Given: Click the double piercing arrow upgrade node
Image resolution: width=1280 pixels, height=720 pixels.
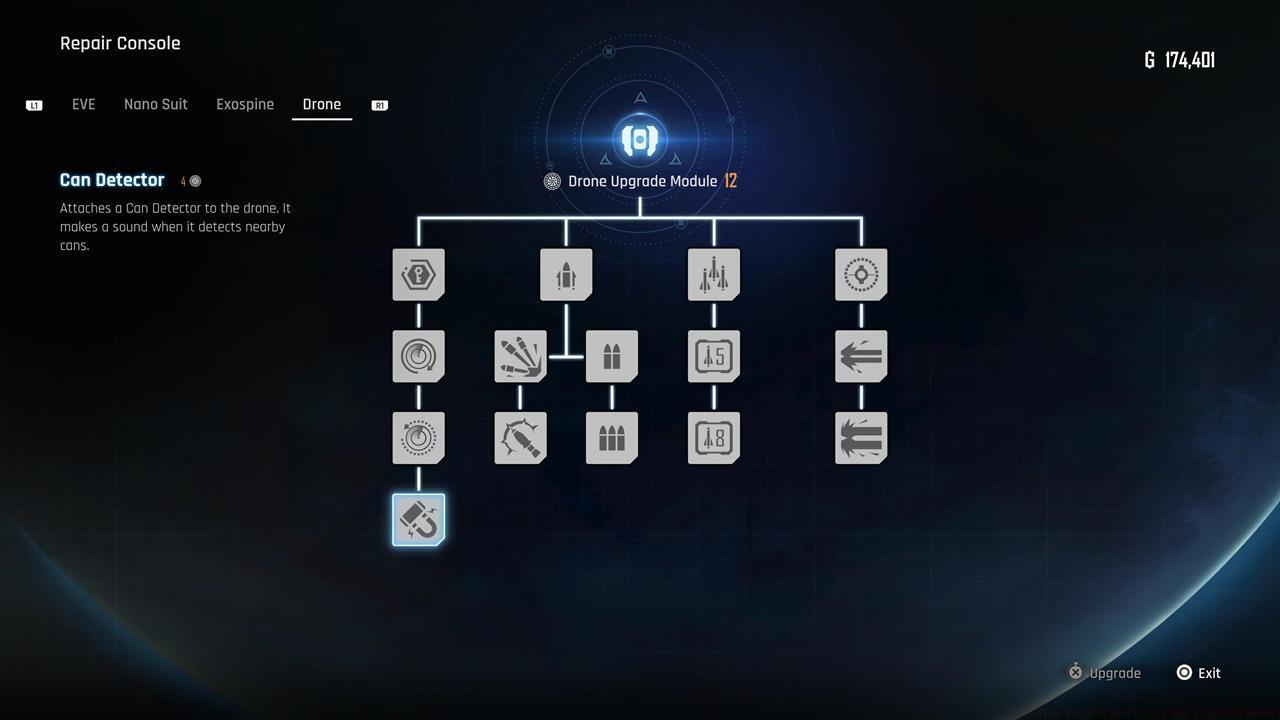Looking at the screenshot, I should pos(861,437).
